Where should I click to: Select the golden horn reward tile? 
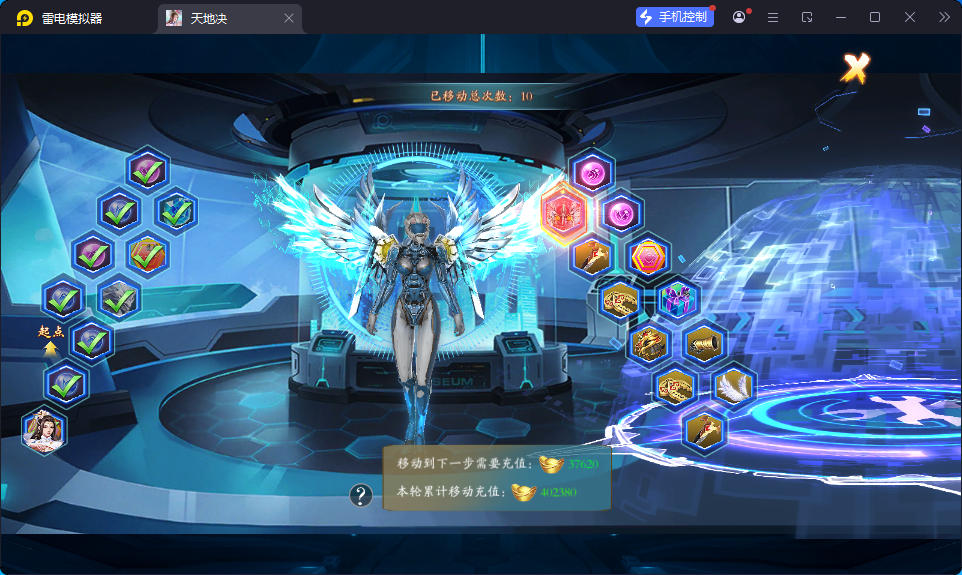(x=705, y=343)
